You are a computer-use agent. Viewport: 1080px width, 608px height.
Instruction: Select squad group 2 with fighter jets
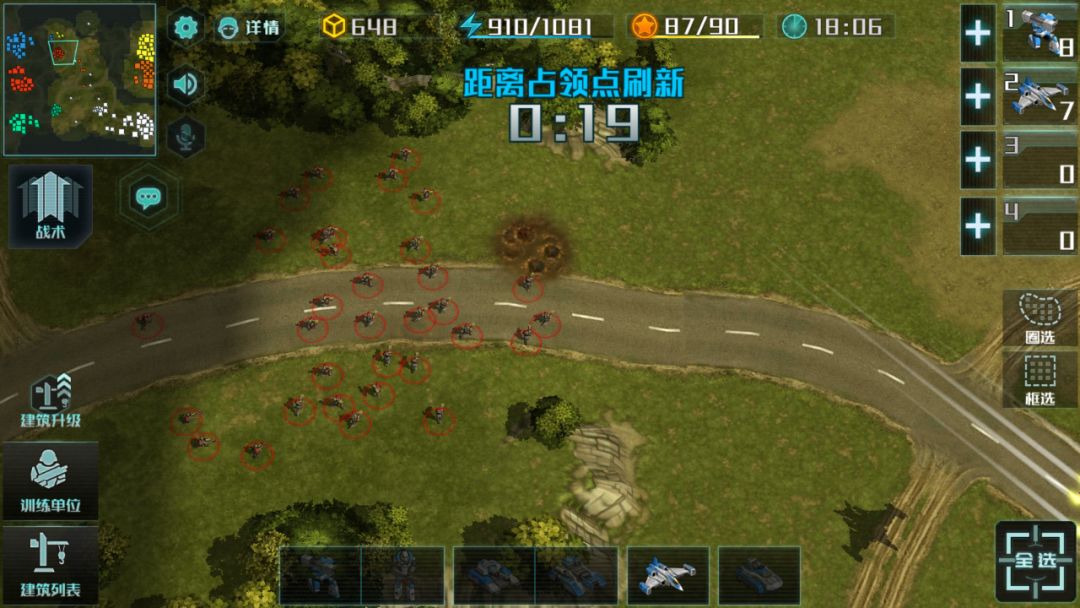point(1040,96)
